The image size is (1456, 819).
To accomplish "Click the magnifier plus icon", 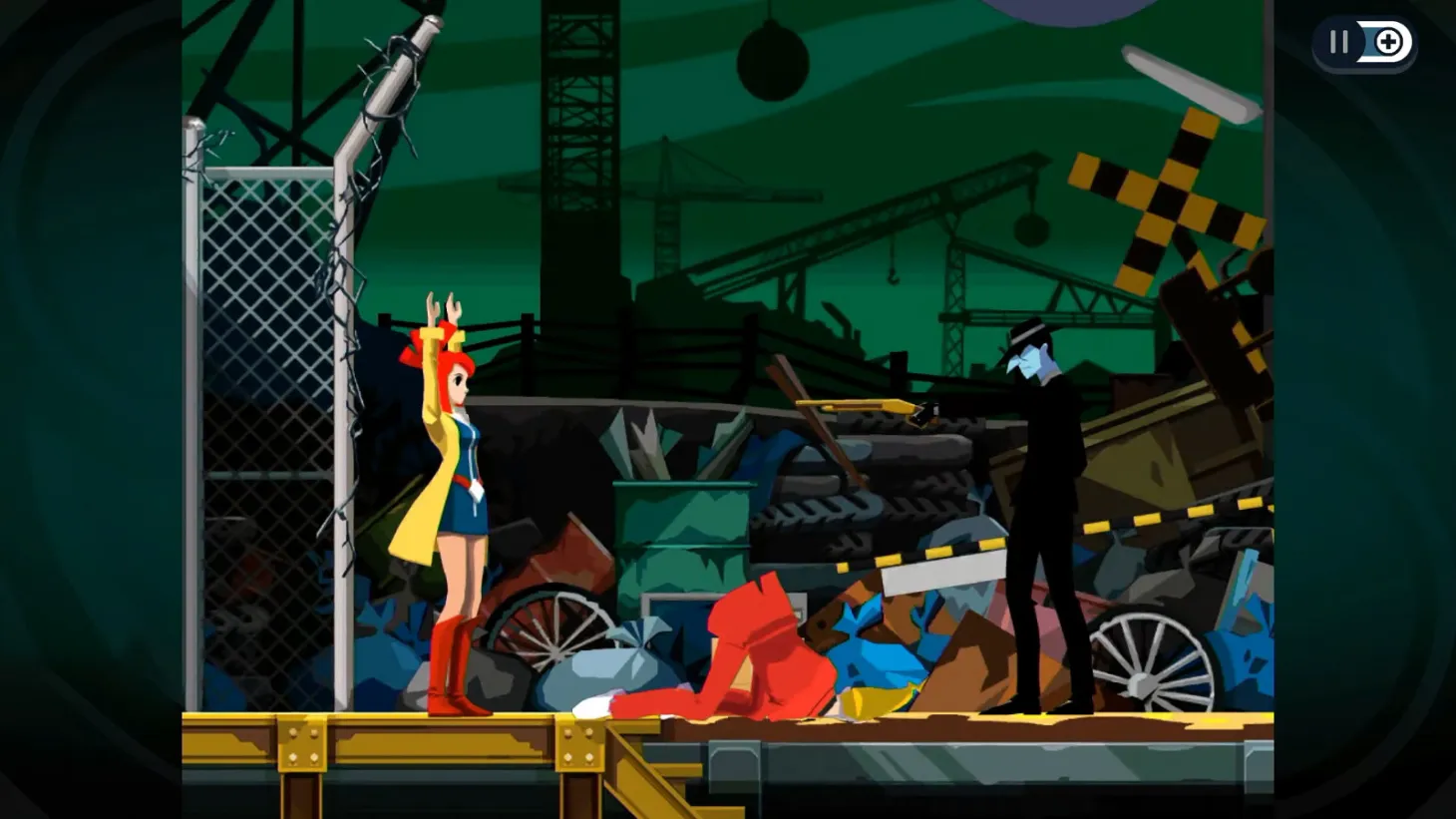I will pyautogui.click(x=1389, y=42).
